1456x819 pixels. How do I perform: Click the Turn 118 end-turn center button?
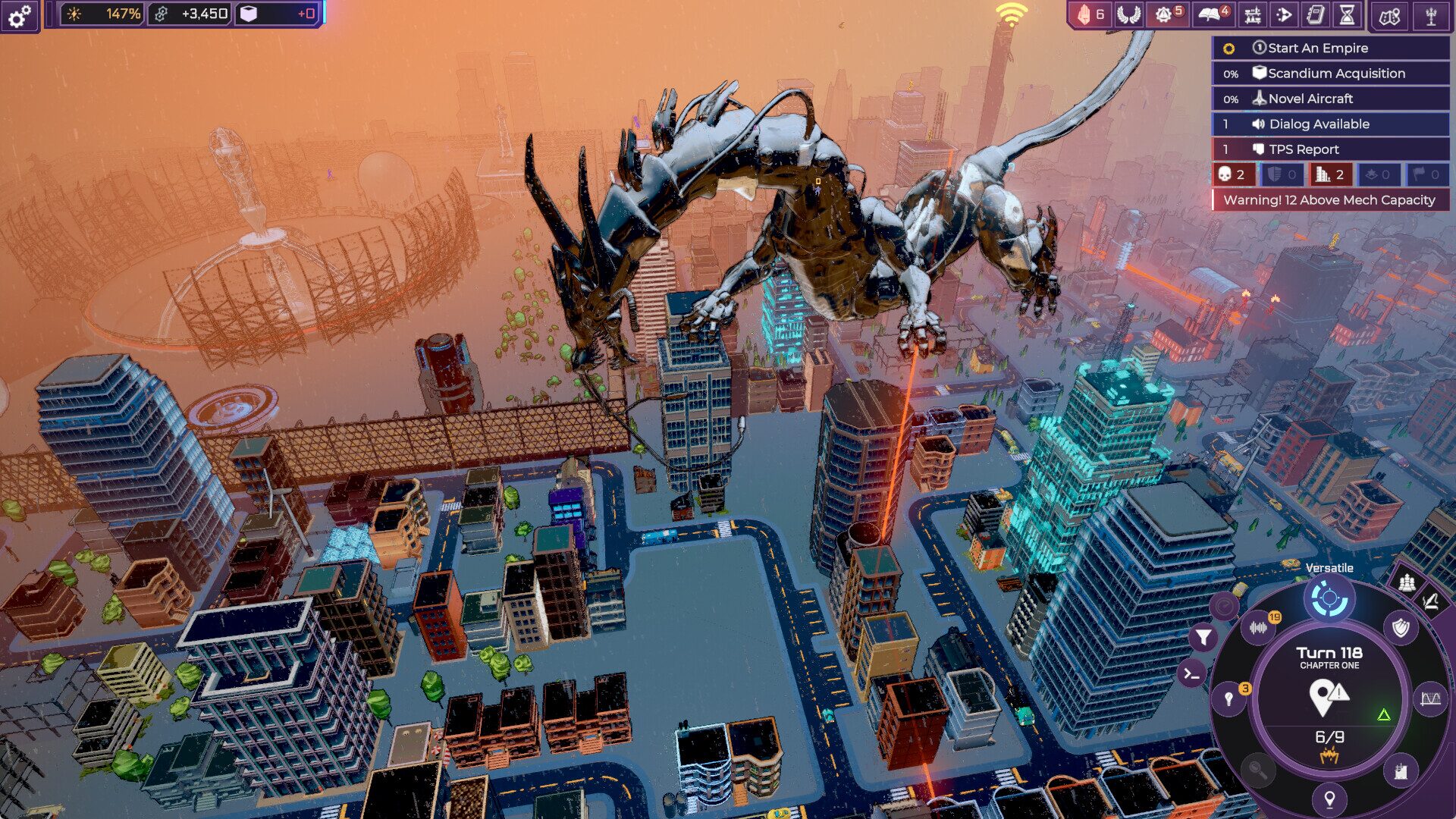click(1329, 694)
